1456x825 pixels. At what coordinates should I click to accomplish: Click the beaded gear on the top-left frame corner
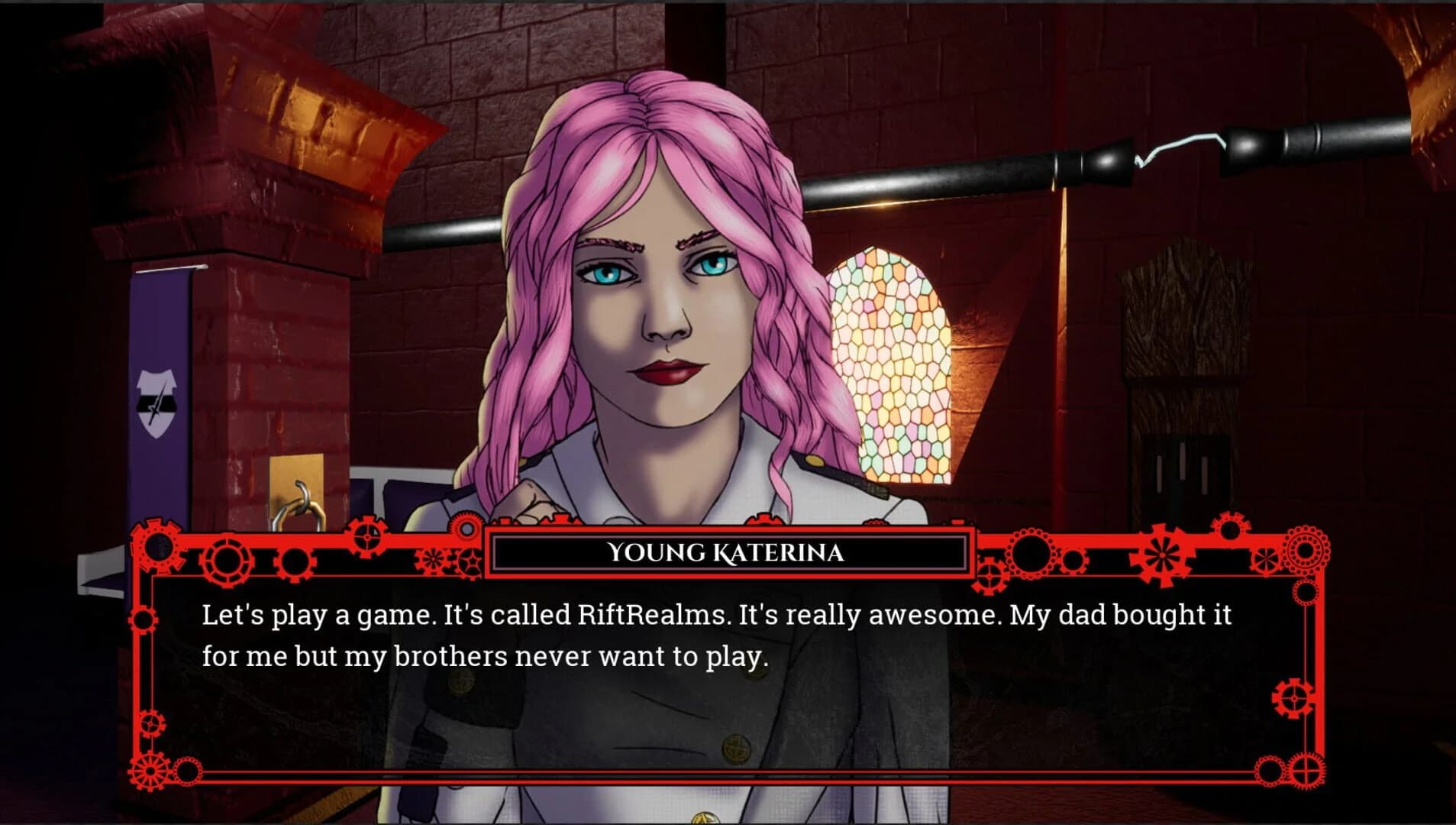click(x=157, y=545)
